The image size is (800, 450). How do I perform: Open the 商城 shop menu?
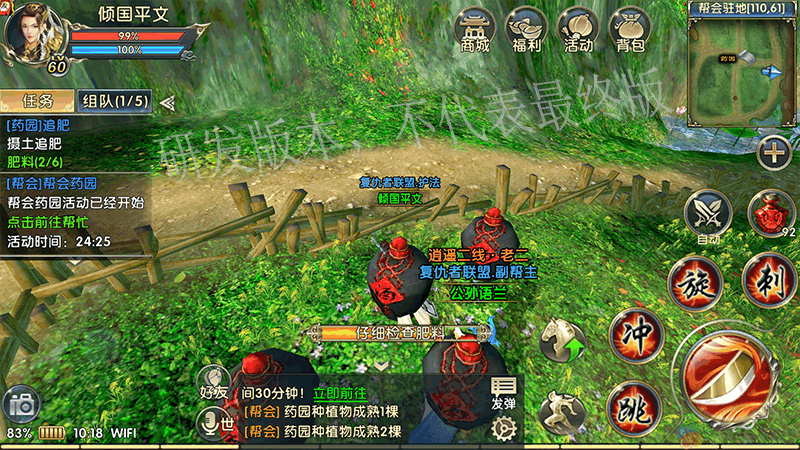[x=476, y=30]
